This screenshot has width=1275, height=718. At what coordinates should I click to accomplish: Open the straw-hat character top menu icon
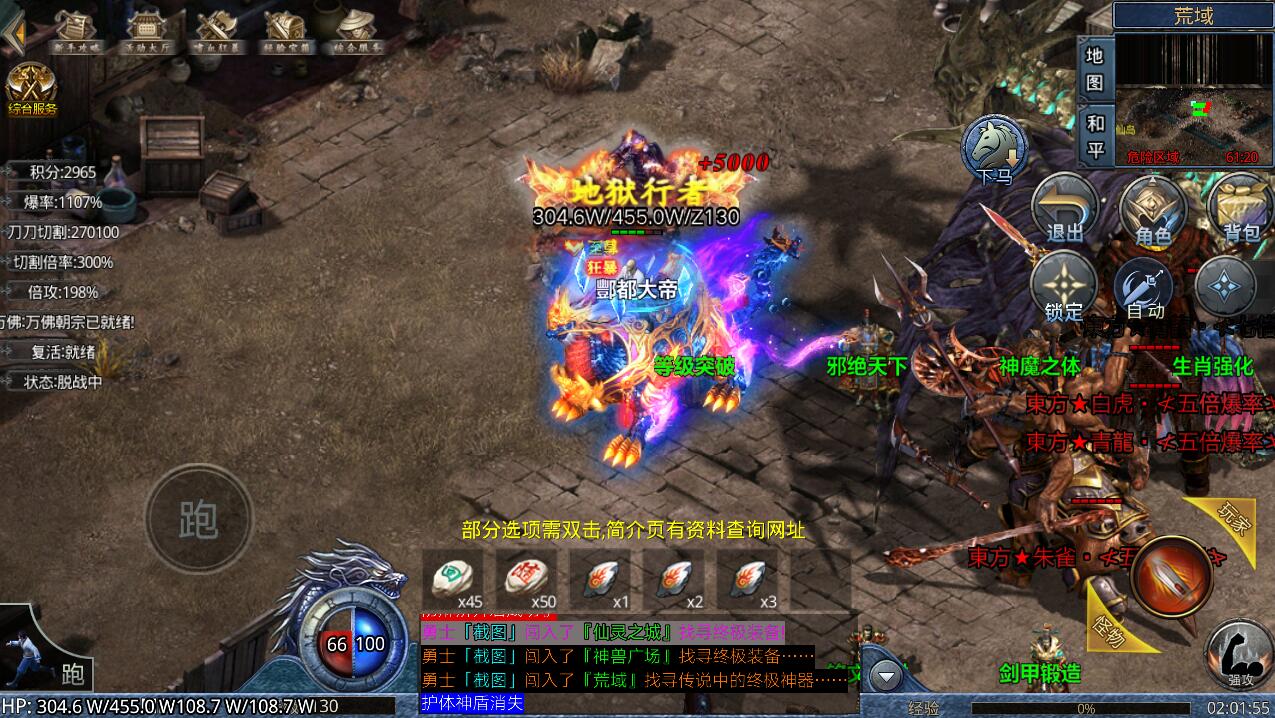pyautogui.click(x=357, y=31)
